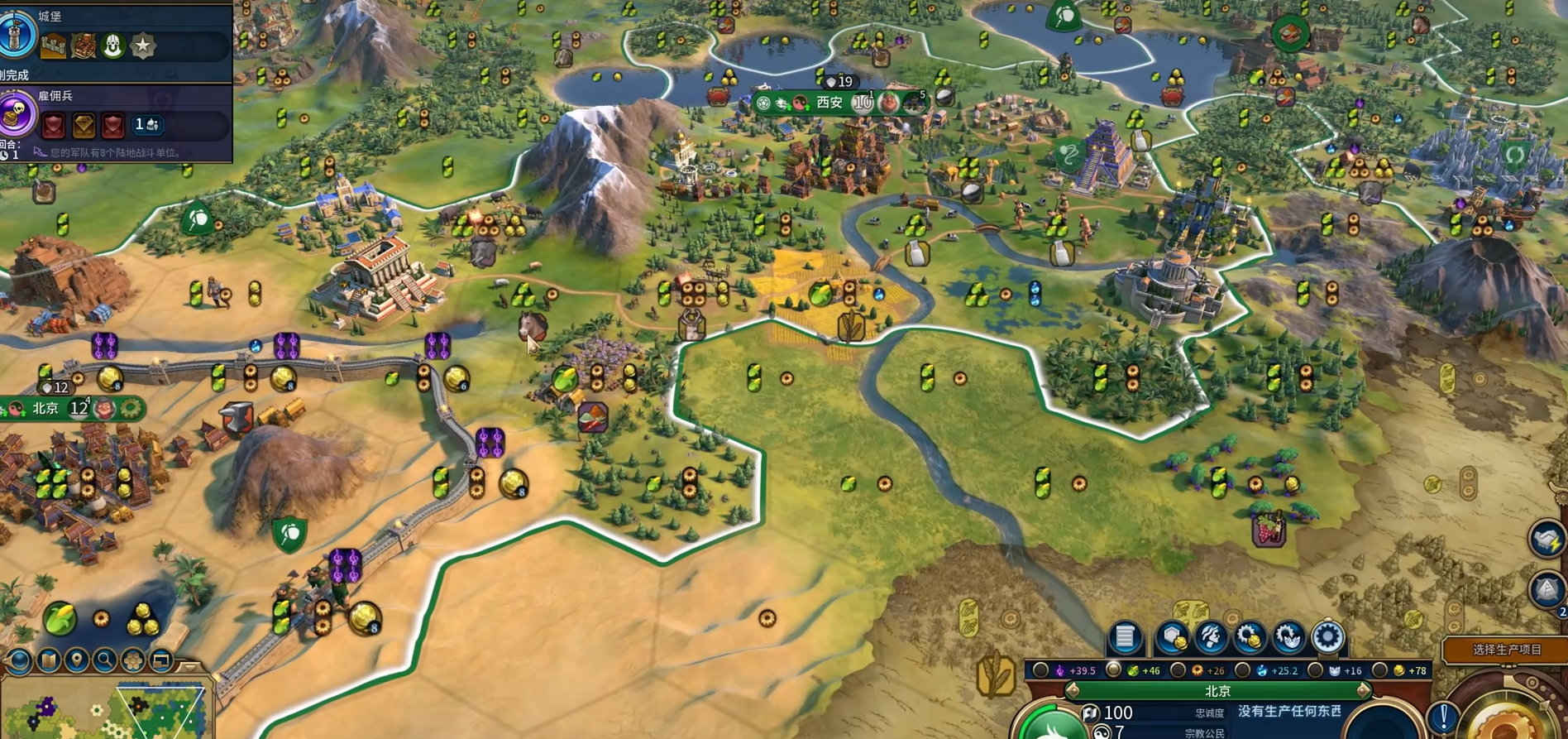Click the 选择生产项目 production notification
This screenshot has height=739, width=1568.
tap(1506, 650)
